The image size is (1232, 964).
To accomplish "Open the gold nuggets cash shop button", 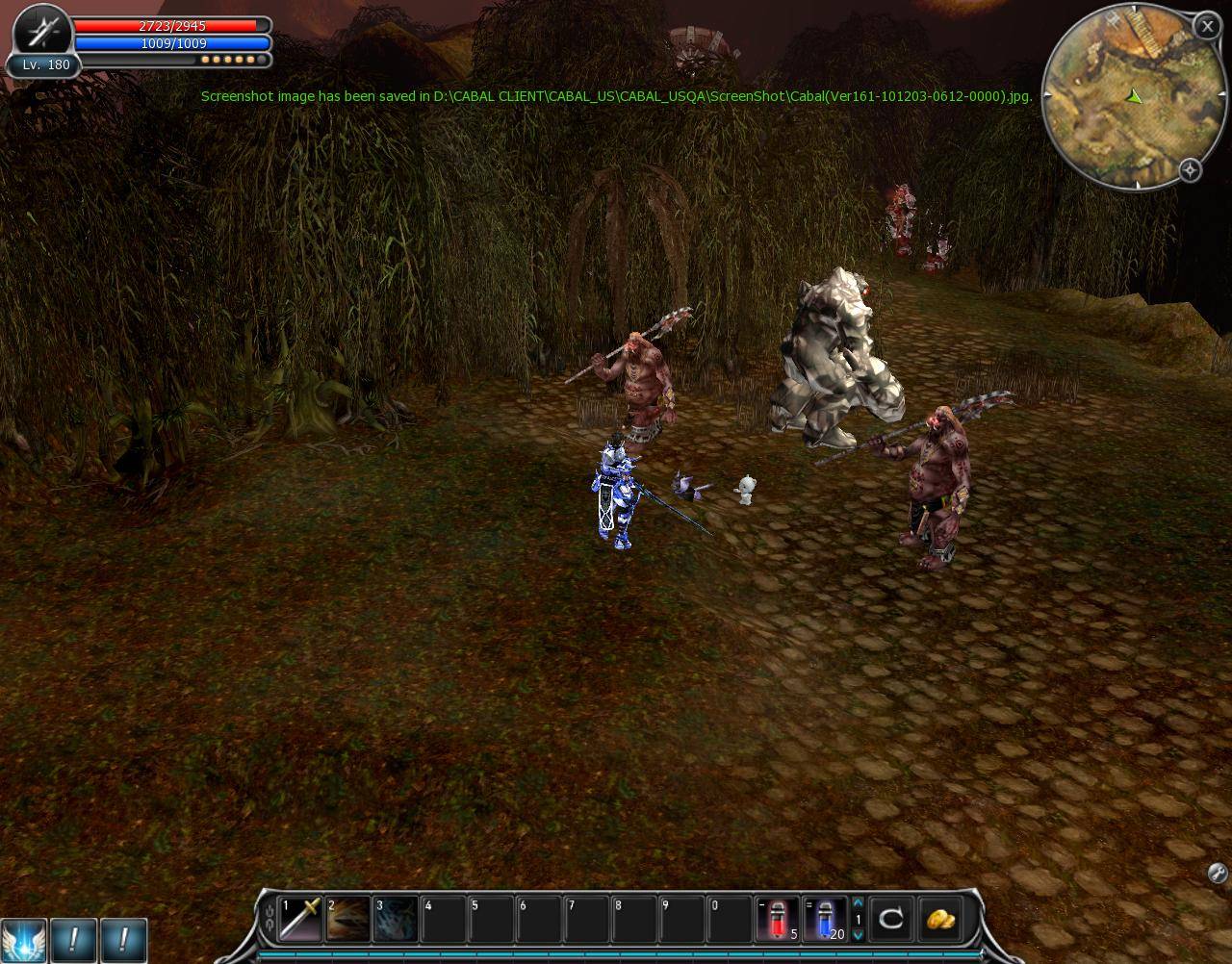I will coord(939,919).
